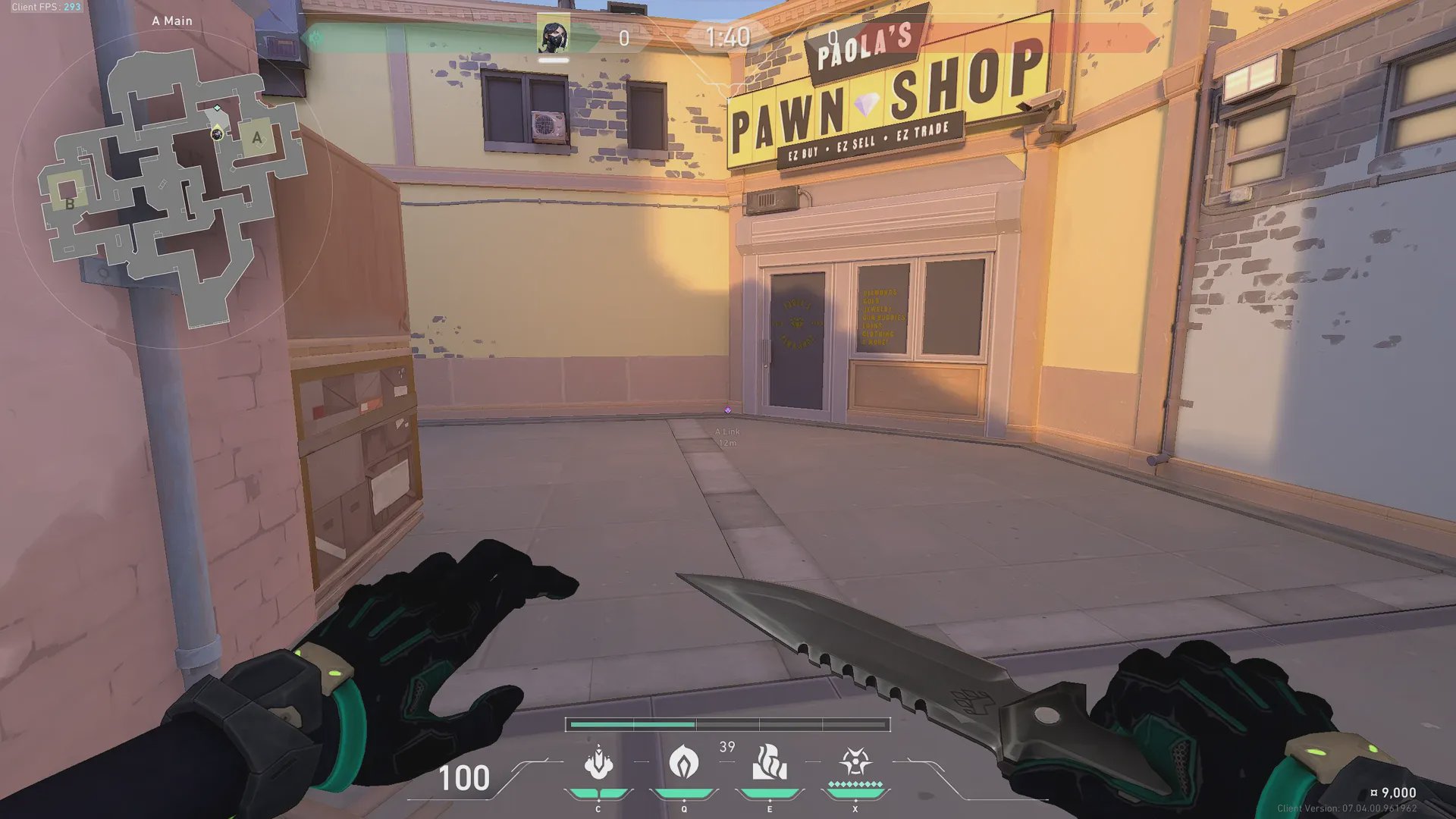Select the Viper agent portrait

coord(554,36)
